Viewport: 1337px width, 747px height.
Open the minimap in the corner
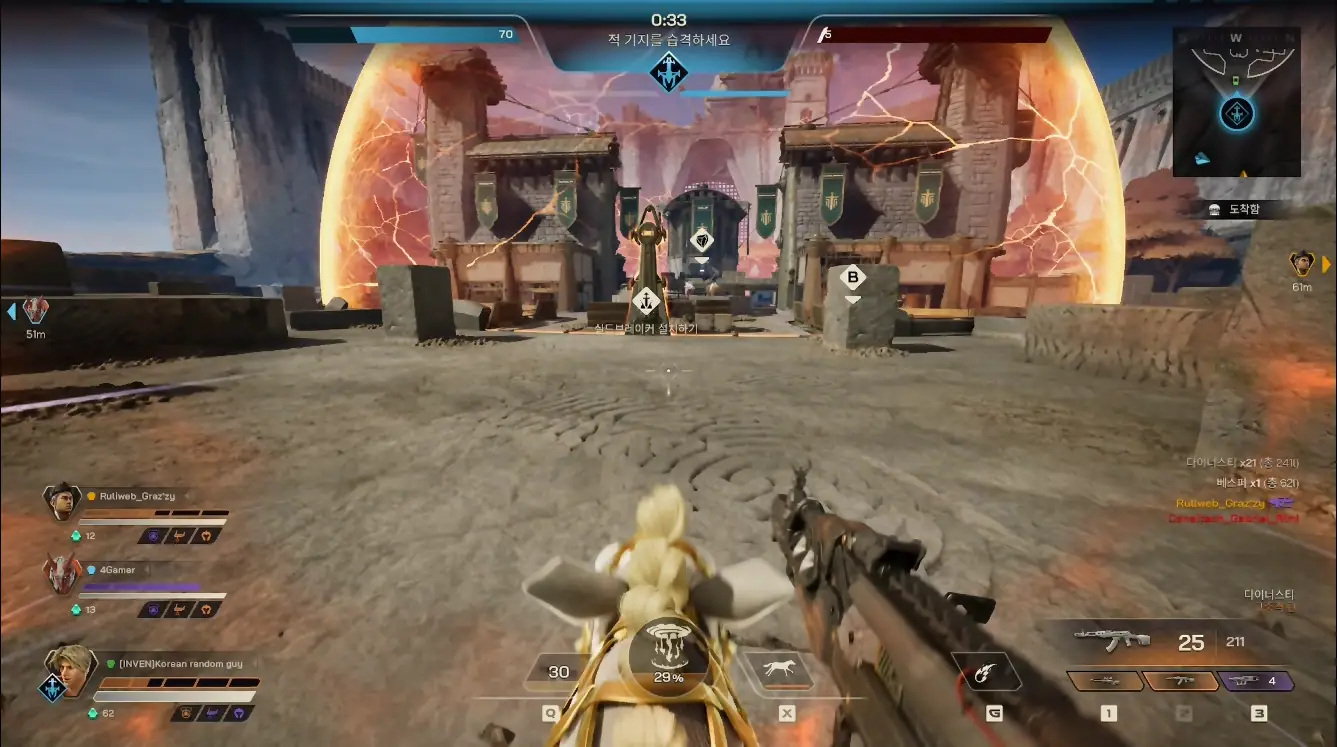(x=1236, y=101)
